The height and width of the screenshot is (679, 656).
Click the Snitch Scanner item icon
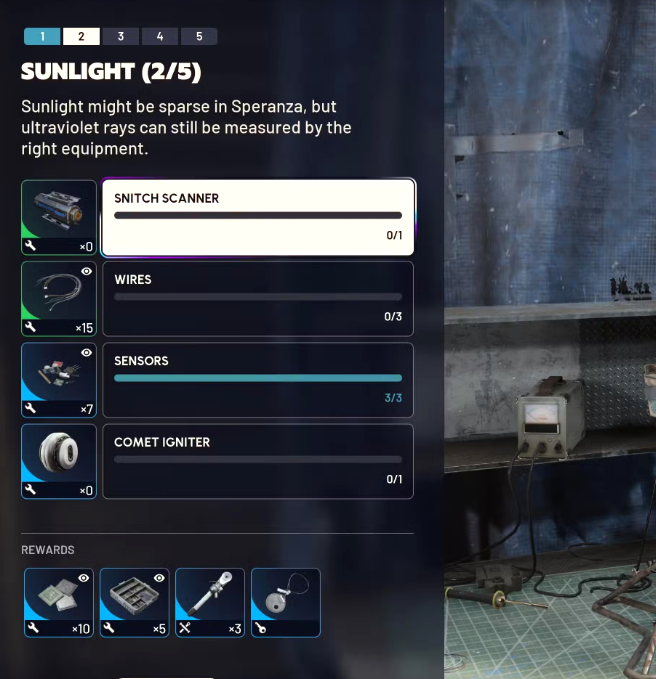click(x=59, y=217)
